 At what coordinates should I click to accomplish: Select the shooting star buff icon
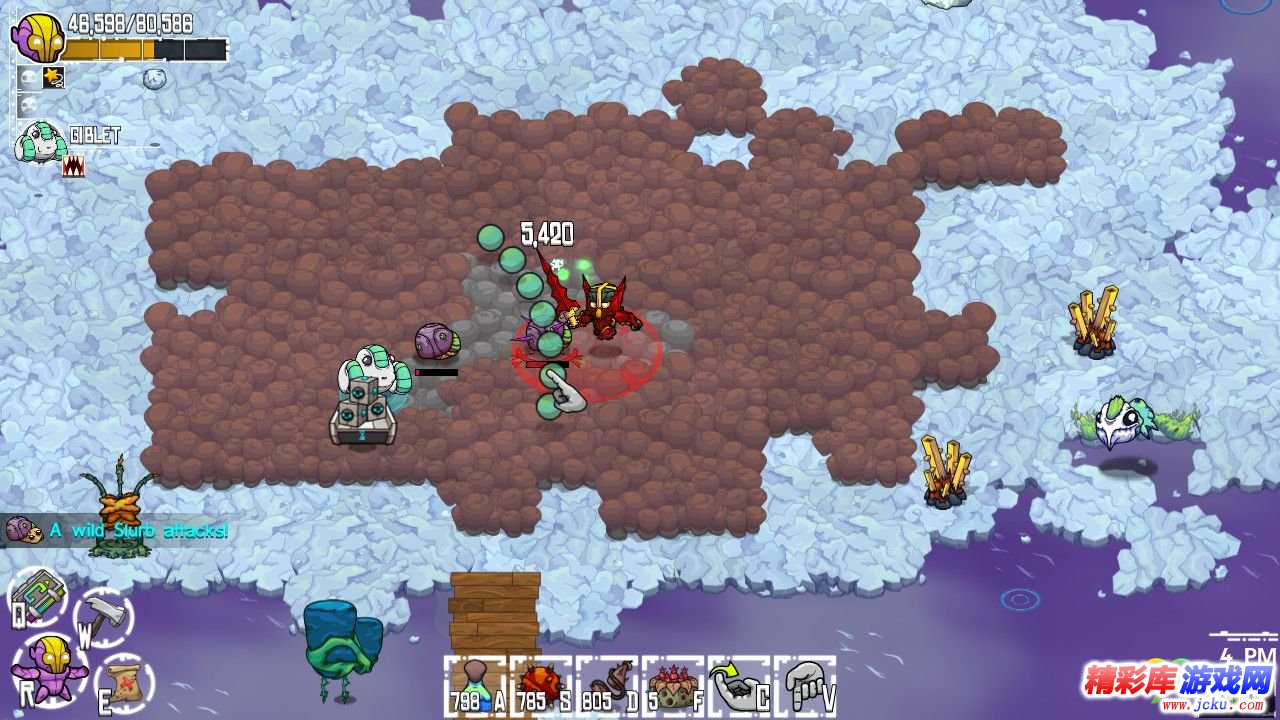pos(54,77)
